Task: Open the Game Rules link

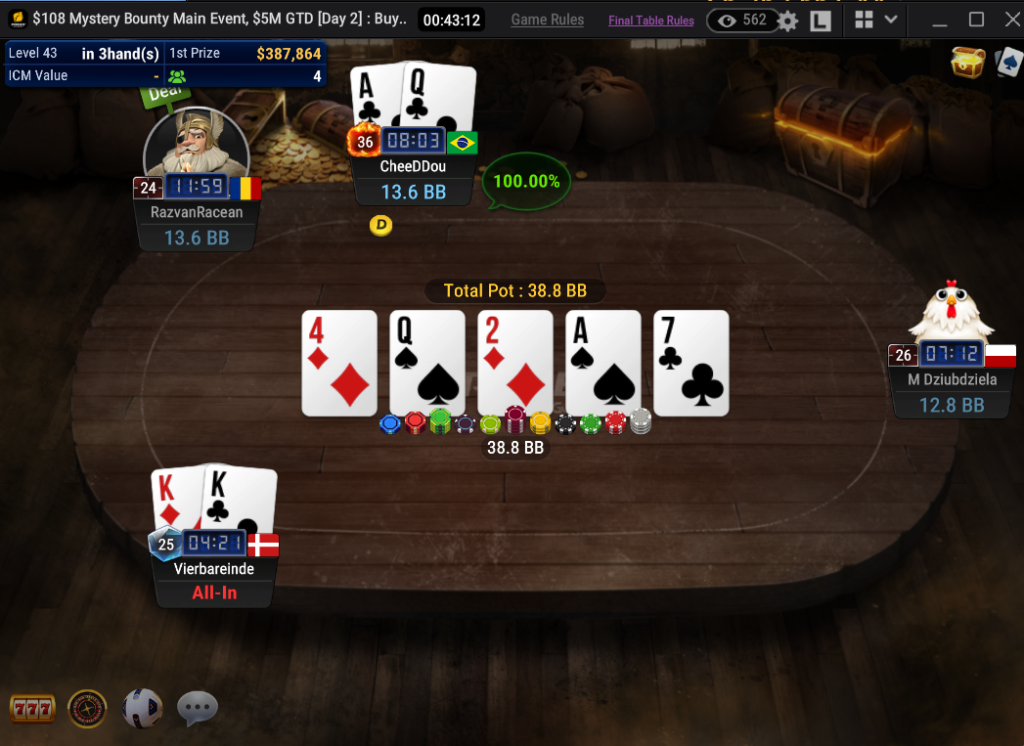Action: [x=547, y=20]
